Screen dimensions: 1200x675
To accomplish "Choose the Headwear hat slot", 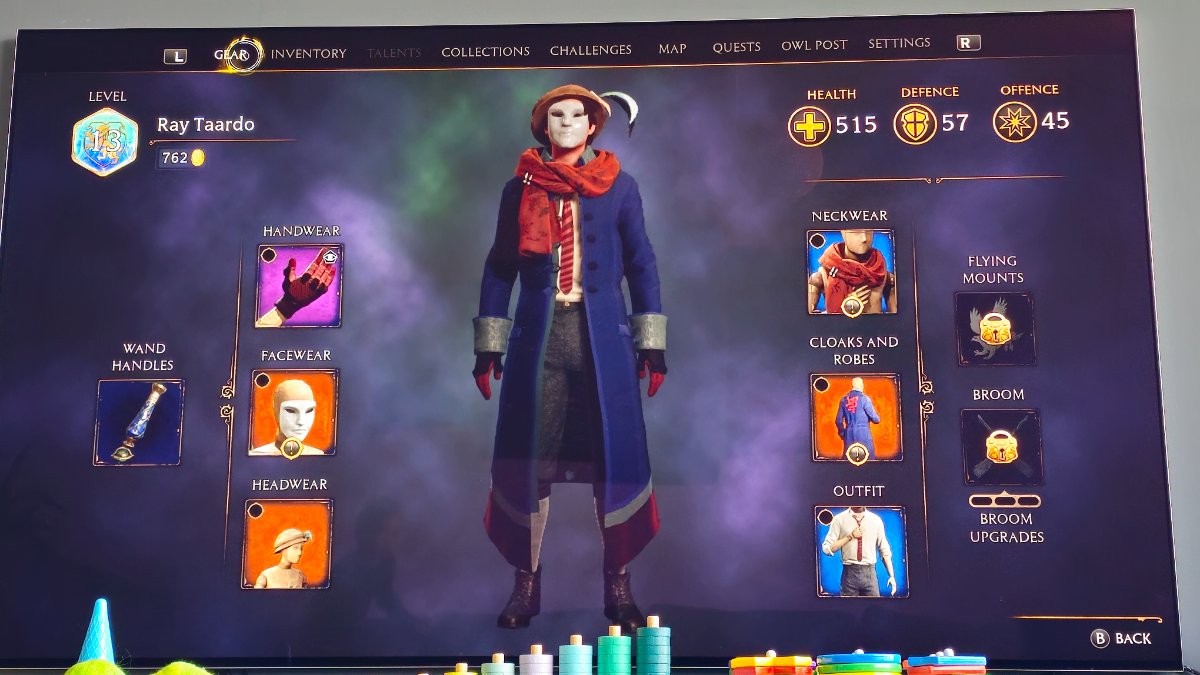I will pyautogui.click(x=287, y=543).
